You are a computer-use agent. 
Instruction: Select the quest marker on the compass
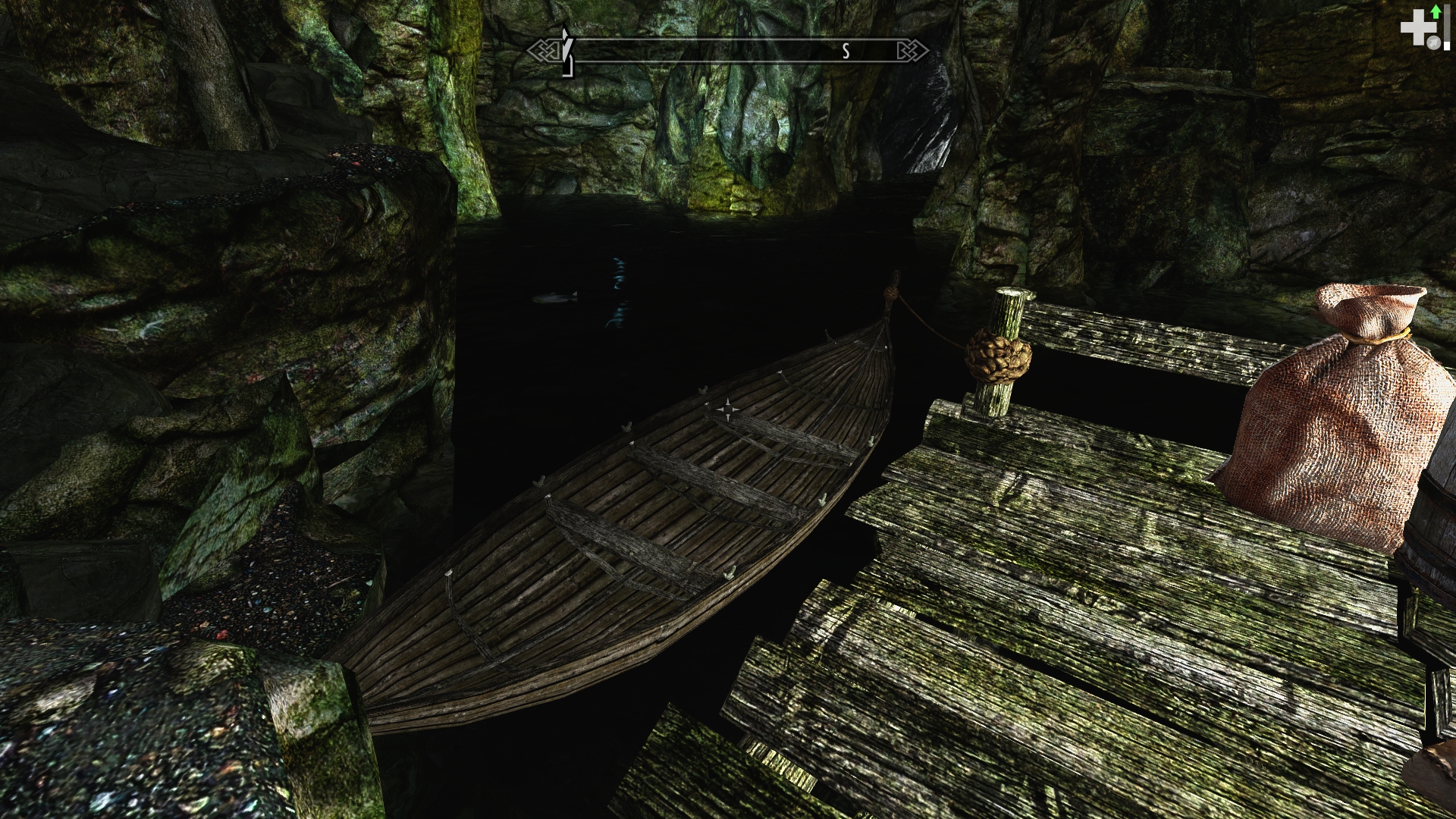566,50
